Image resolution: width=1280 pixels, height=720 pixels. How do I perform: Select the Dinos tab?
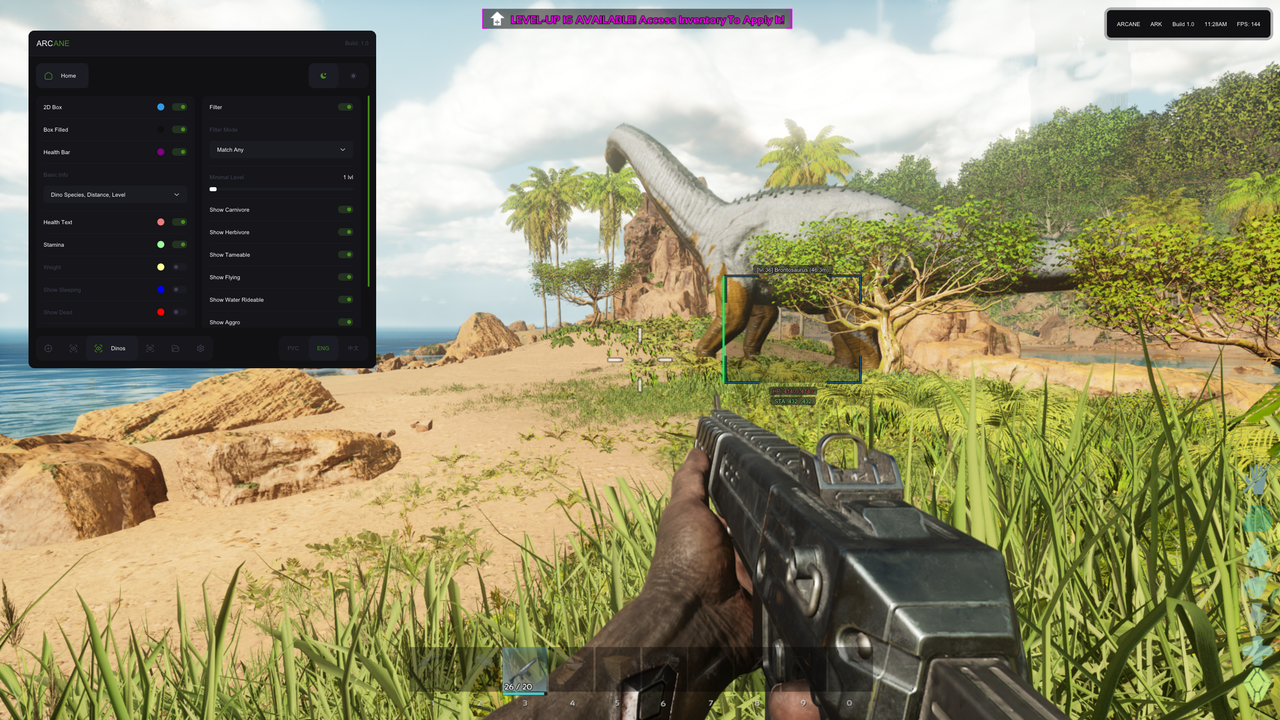[x=116, y=348]
